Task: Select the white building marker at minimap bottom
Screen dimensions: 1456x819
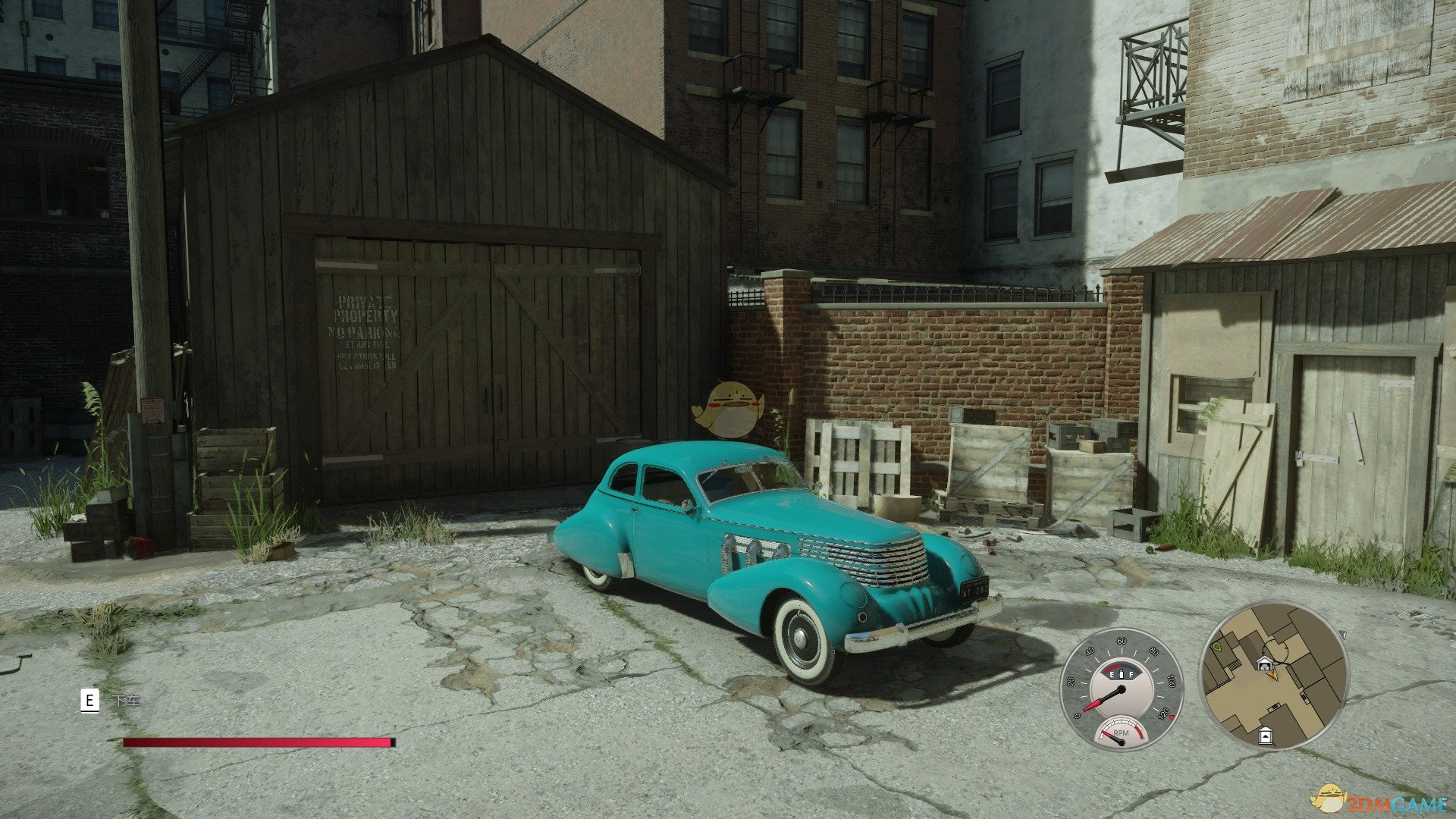Action: [1264, 735]
